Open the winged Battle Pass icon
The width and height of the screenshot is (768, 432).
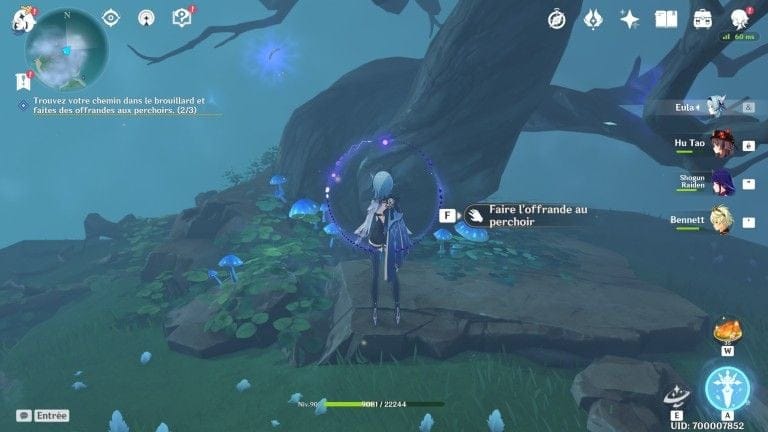point(593,19)
